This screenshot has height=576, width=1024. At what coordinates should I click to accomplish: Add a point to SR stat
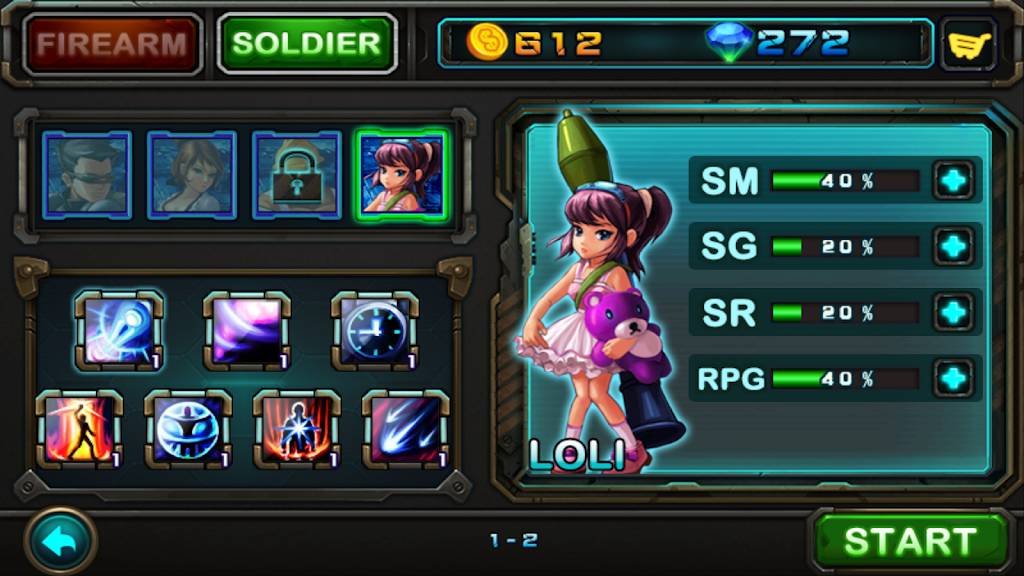pyautogui.click(x=955, y=312)
